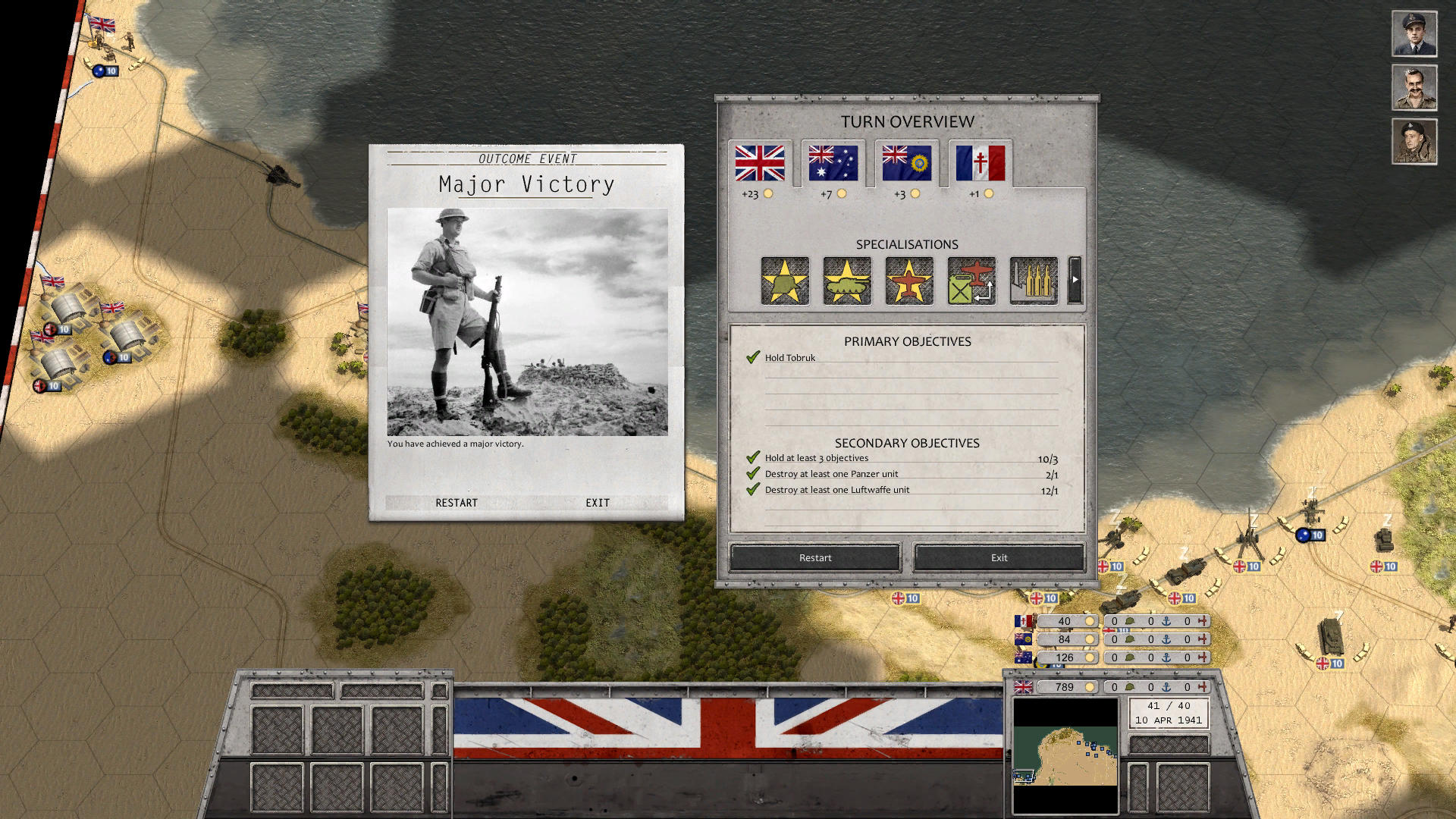The image size is (1456, 819).
Task: Open the top-left commander portrait
Action: coord(1414,33)
